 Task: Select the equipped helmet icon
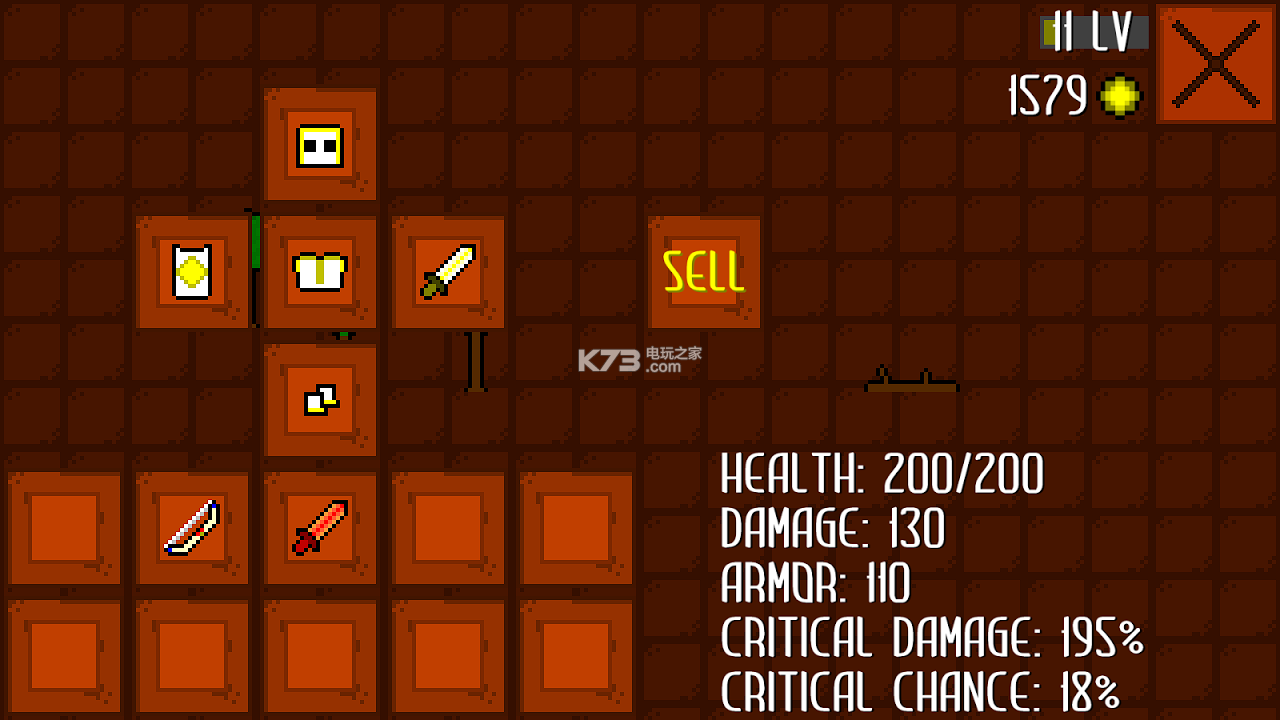tap(320, 146)
